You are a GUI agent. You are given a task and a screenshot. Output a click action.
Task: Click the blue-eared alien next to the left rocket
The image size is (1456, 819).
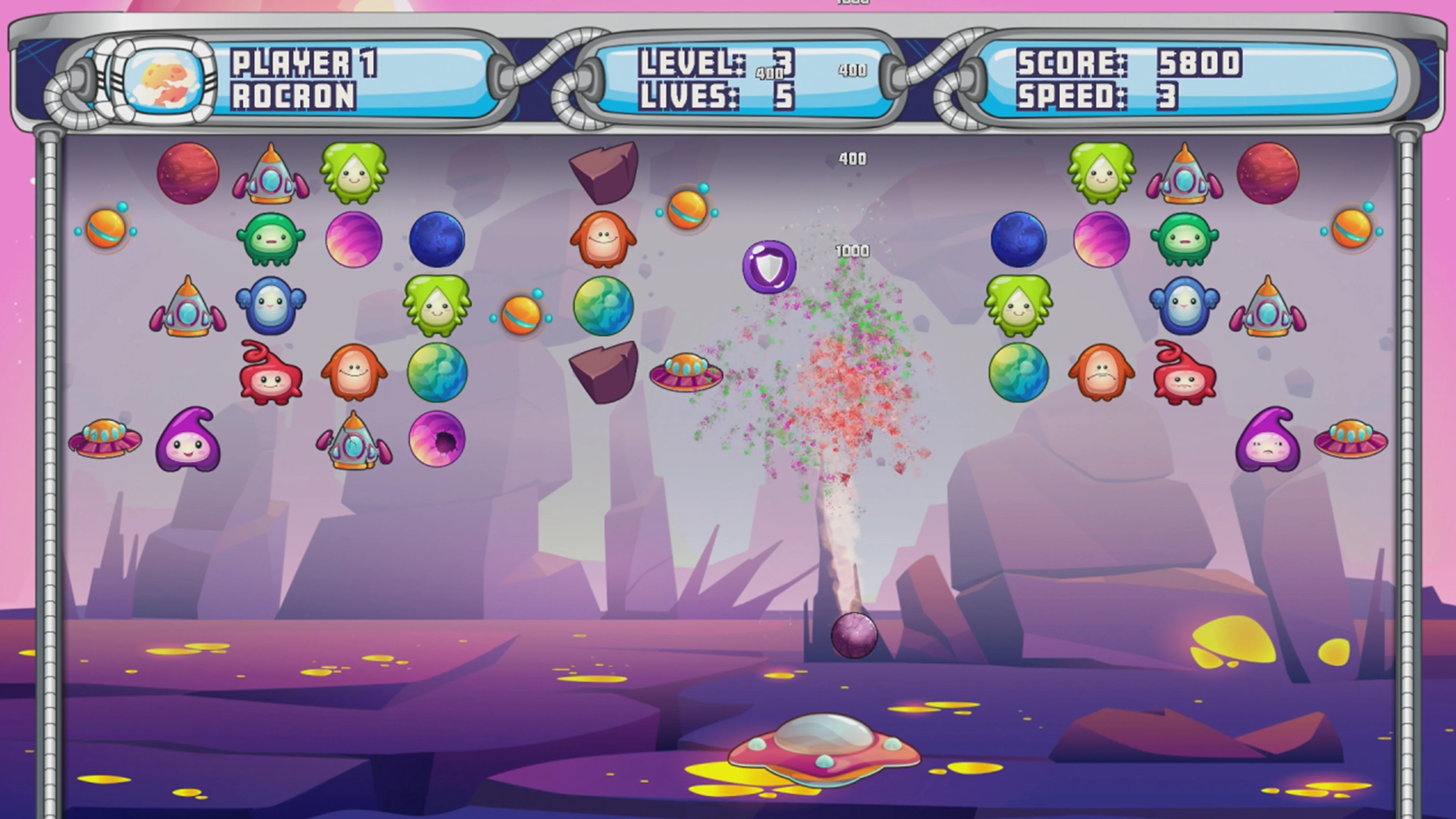point(271,308)
